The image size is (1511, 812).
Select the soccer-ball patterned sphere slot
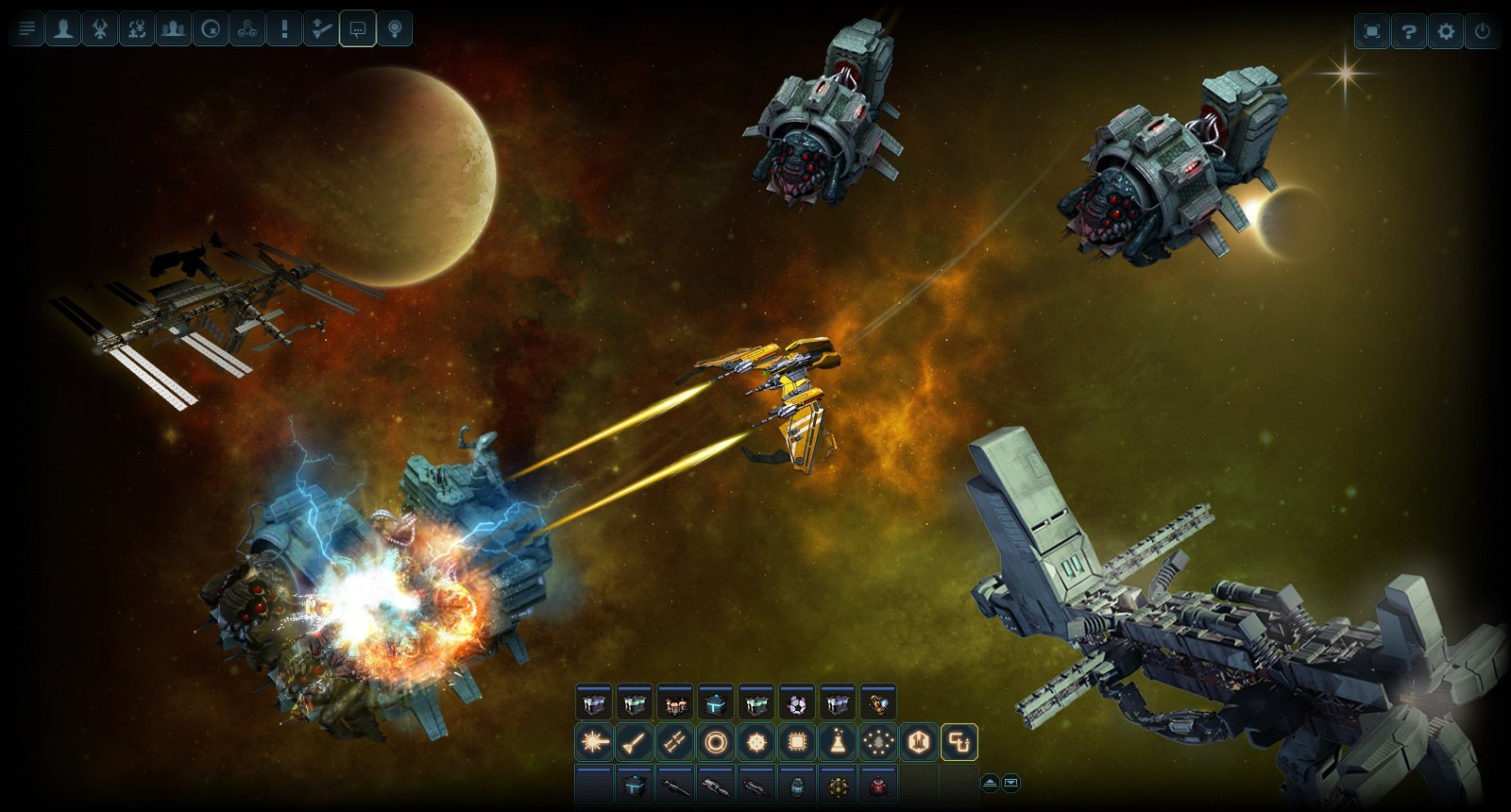[x=797, y=704]
